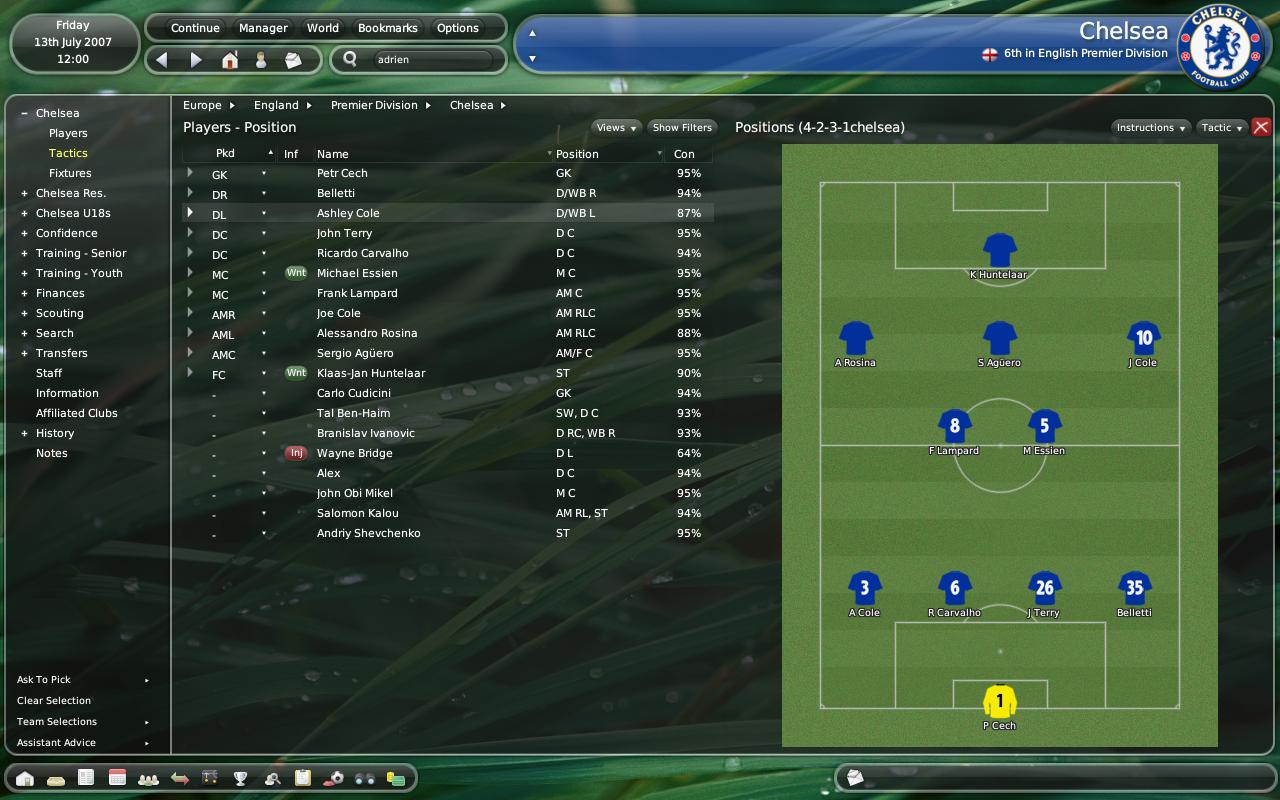Open the Tactic dropdown
Screen dimensions: 1280x800
click(x=1222, y=128)
